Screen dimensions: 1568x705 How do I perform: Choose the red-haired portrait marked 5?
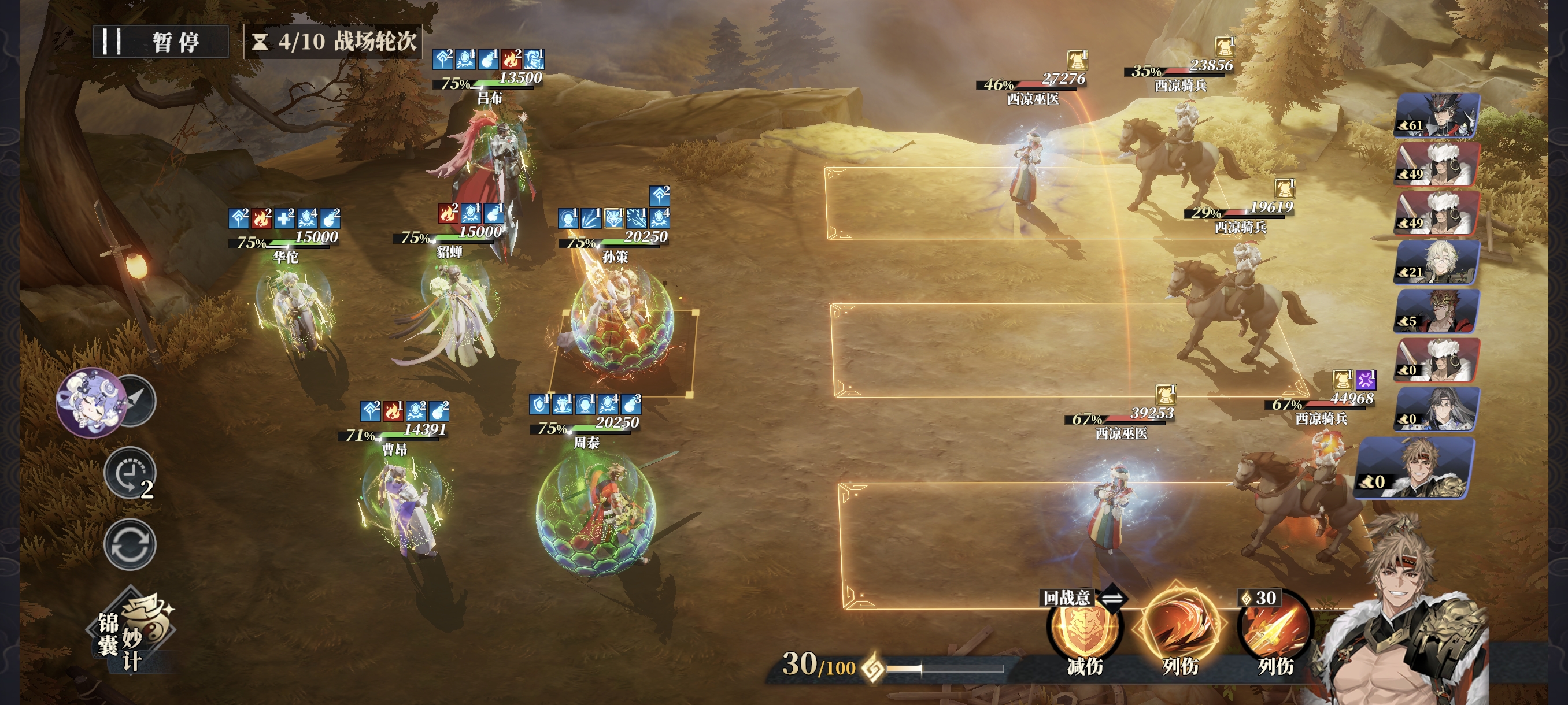pos(1437,311)
